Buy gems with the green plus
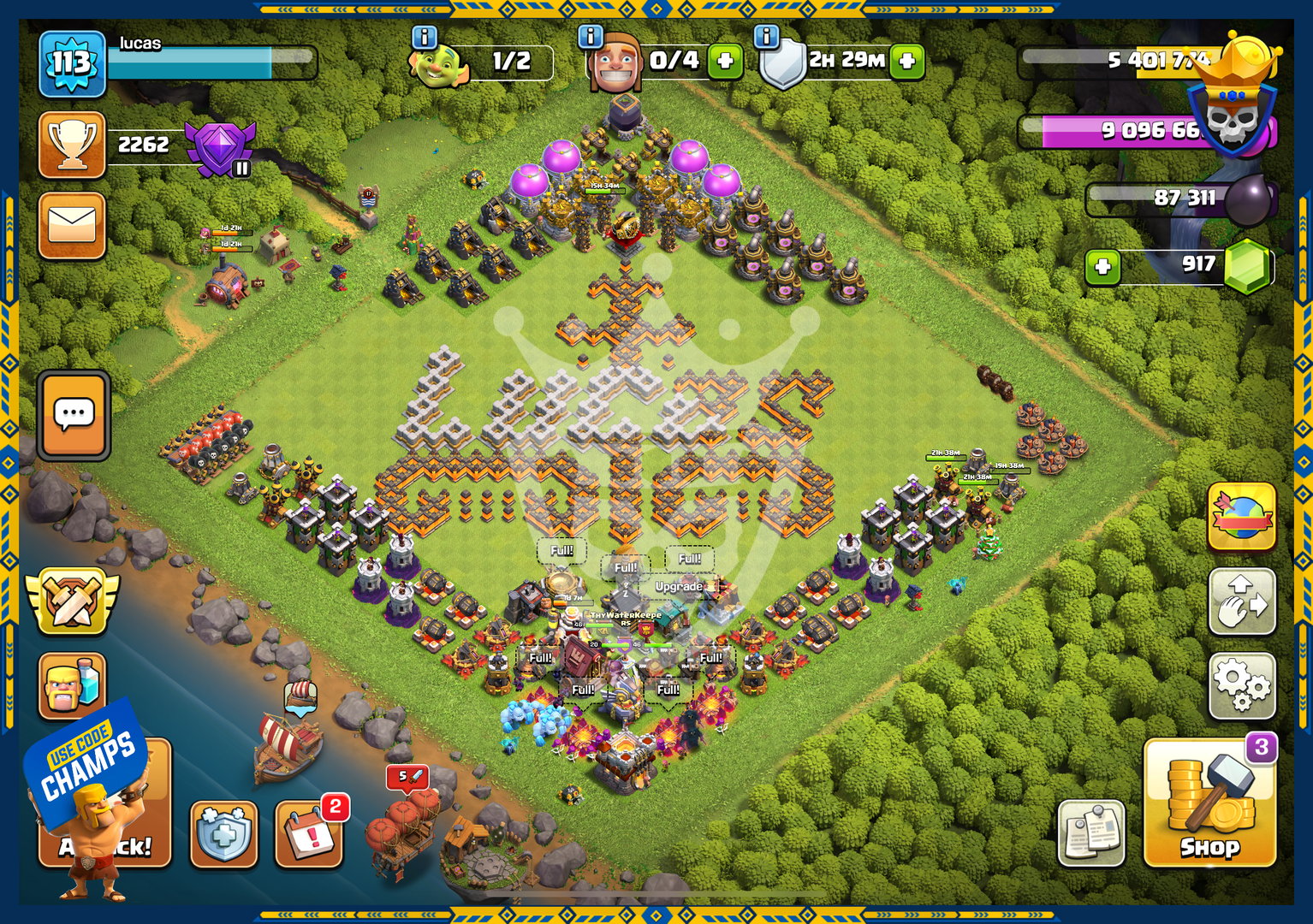This screenshot has width=1313, height=924. 1102,267
